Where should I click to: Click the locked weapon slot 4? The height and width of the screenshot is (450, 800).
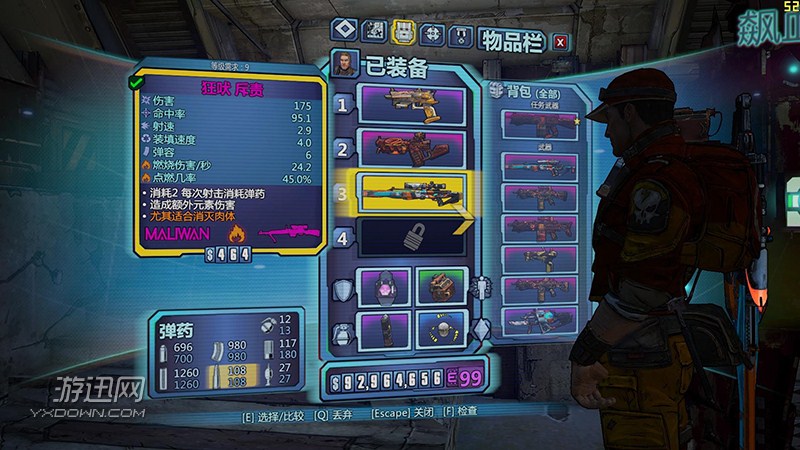point(410,238)
